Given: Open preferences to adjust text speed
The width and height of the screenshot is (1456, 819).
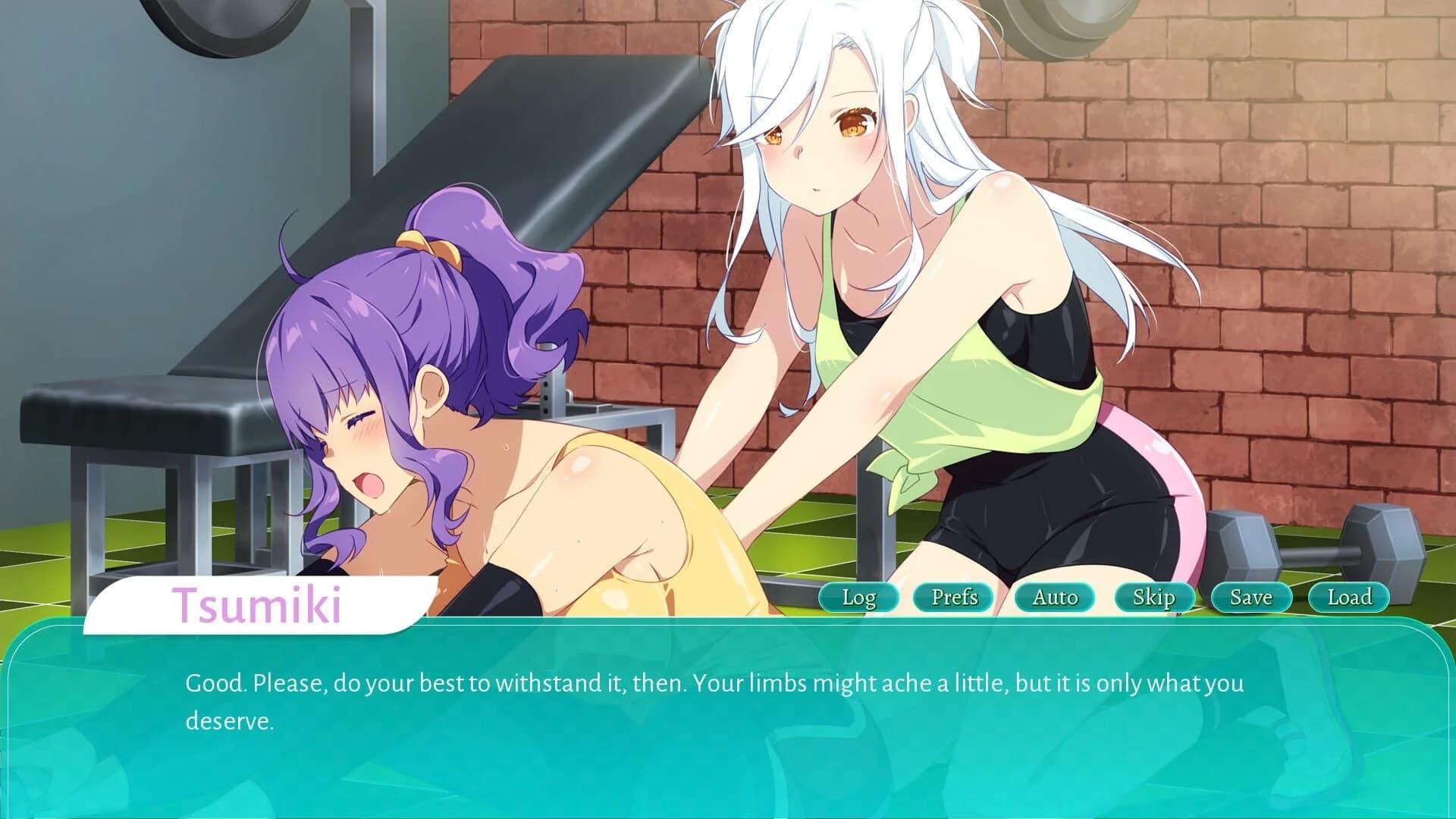Looking at the screenshot, I should pos(954,598).
